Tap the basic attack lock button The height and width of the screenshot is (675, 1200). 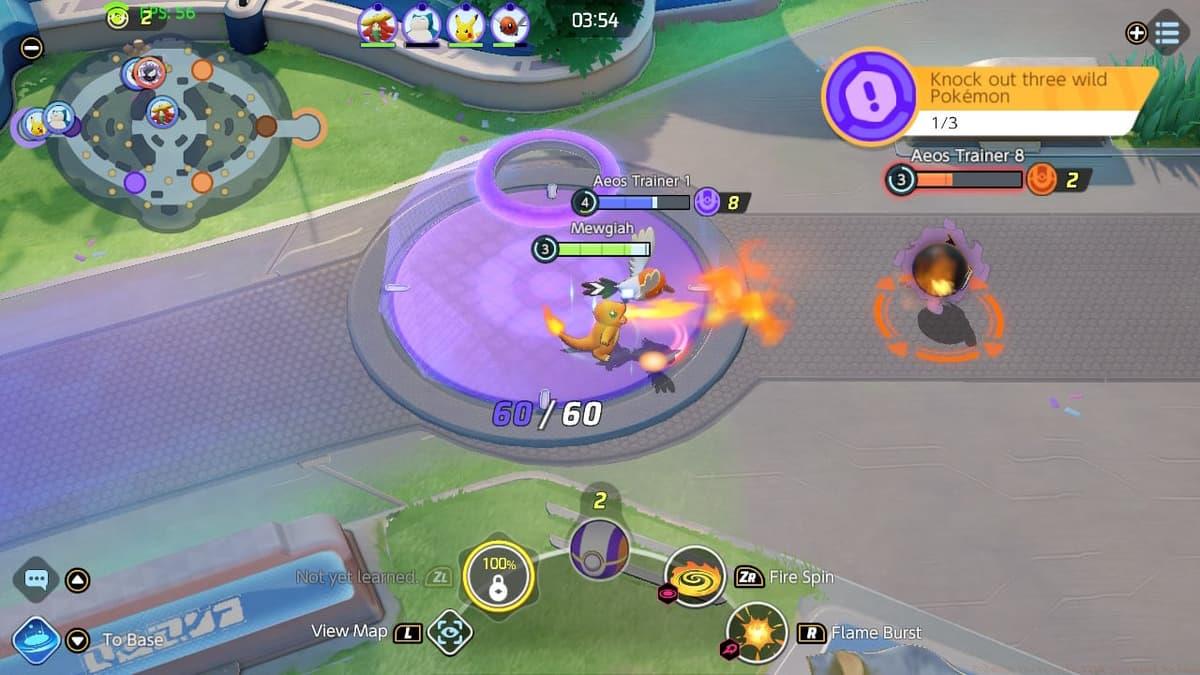(x=497, y=575)
